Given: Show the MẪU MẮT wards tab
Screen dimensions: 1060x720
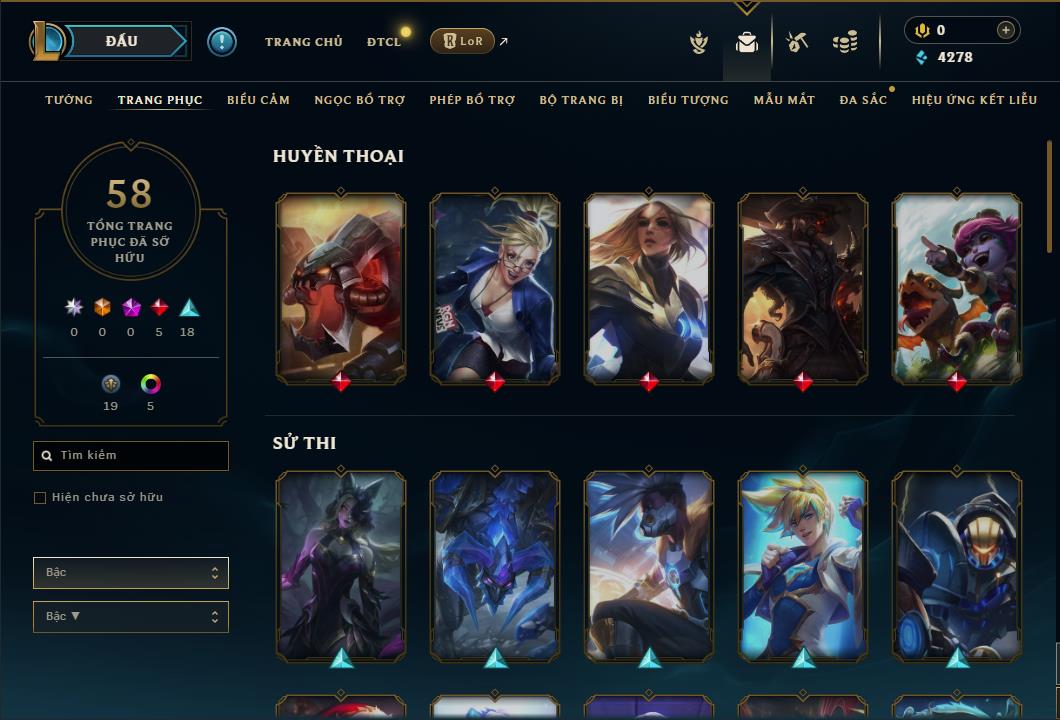Looking at the screenshot, I should point(784,100).
